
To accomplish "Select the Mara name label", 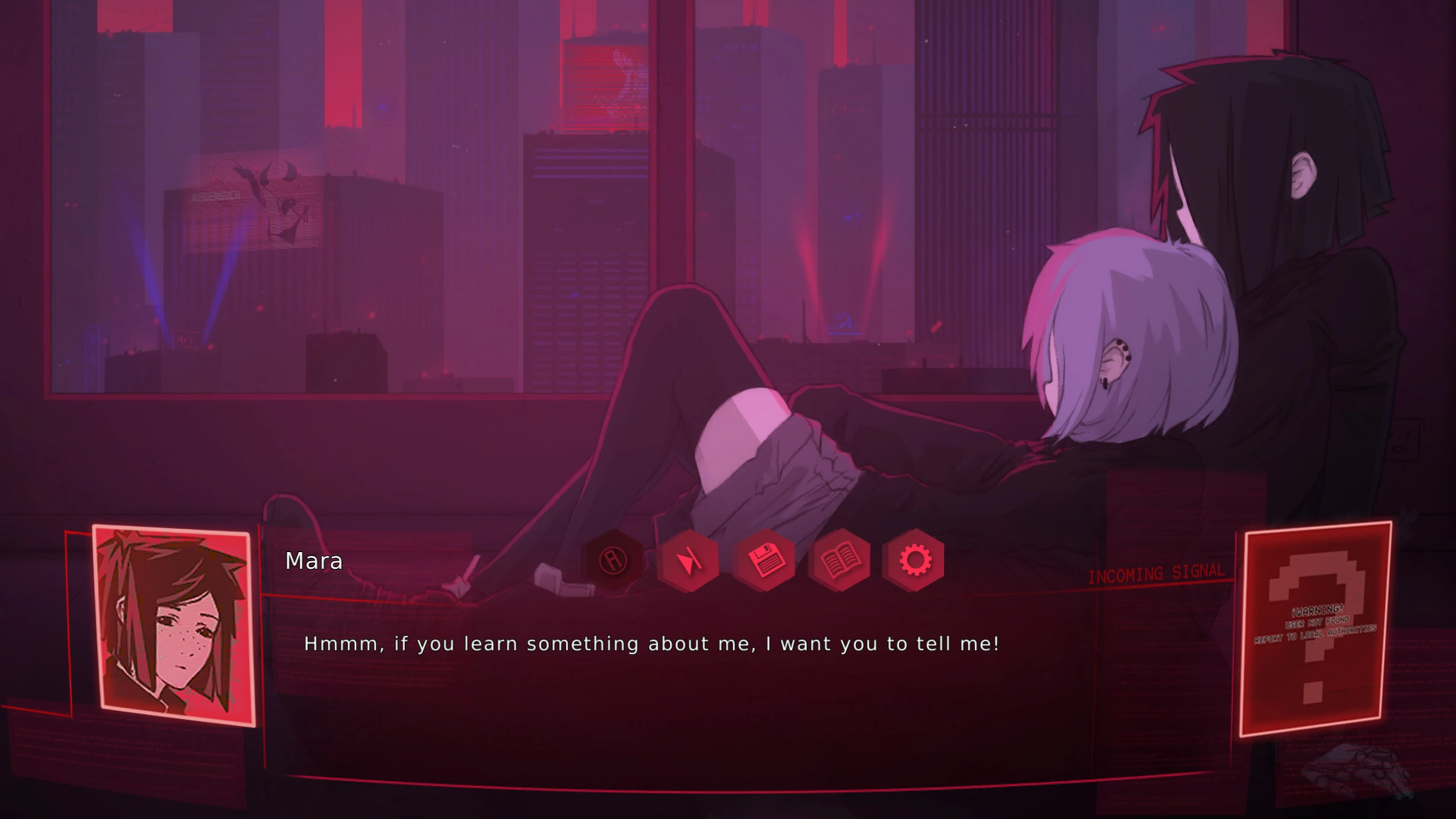I will click(x=314, y=561).
